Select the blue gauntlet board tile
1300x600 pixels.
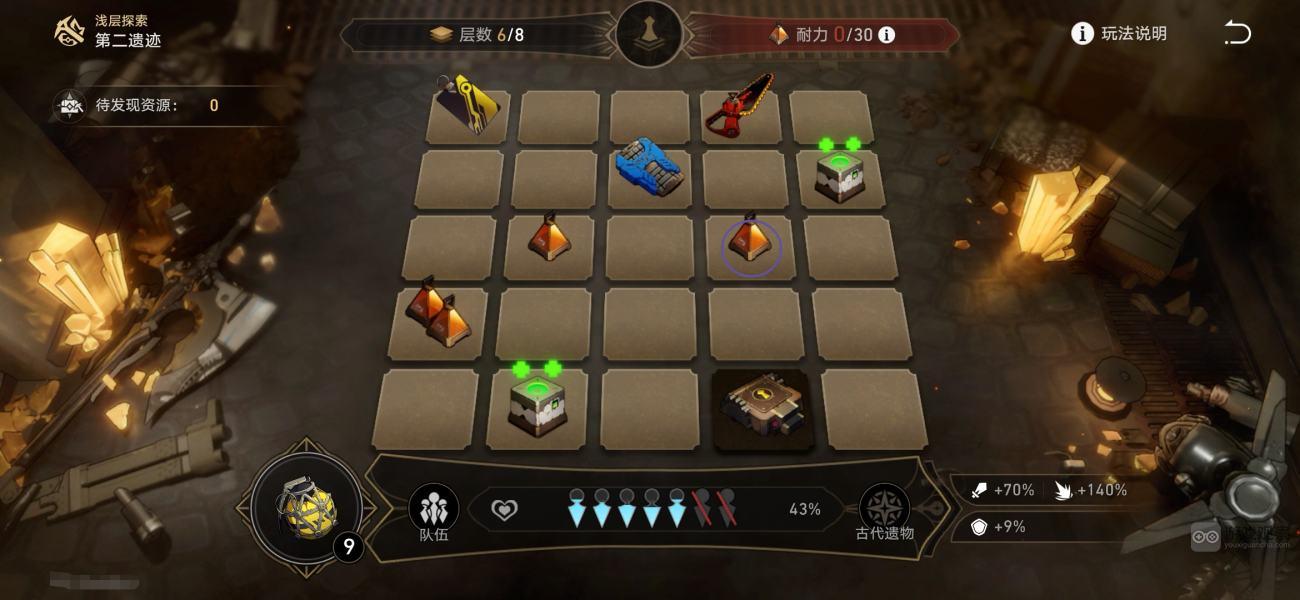click(x=649, y=168)
